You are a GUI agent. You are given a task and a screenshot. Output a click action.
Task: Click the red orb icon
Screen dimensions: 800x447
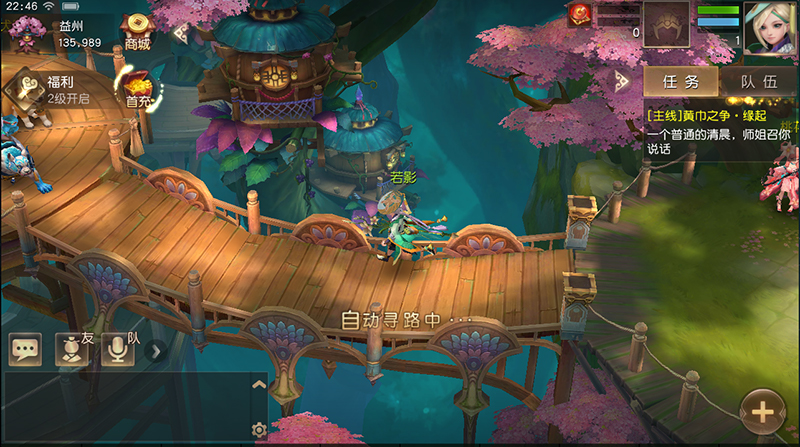point(580,14)
